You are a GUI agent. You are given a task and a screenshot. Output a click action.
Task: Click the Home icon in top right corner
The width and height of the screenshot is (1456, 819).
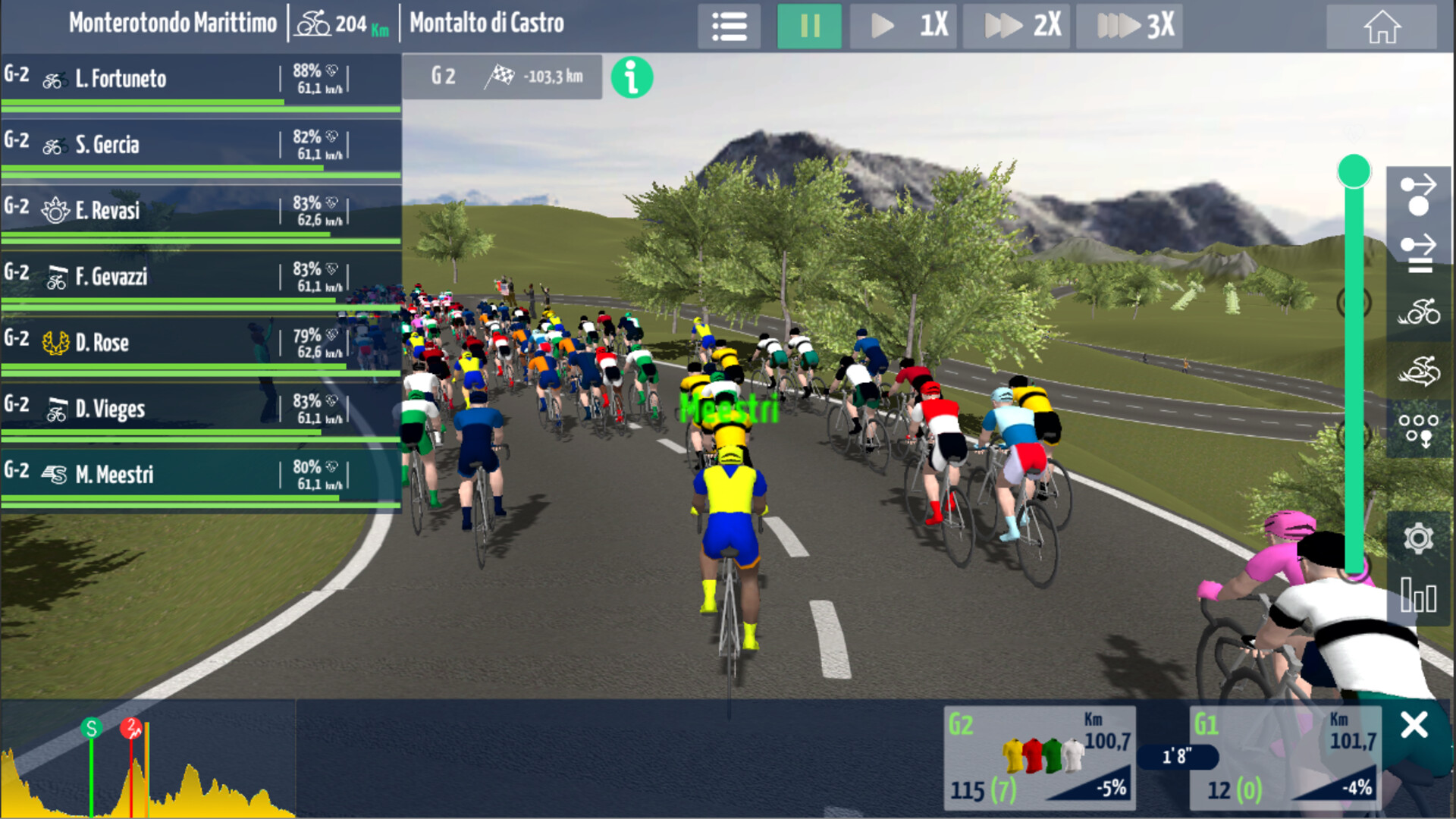[x=1383, y=25]
